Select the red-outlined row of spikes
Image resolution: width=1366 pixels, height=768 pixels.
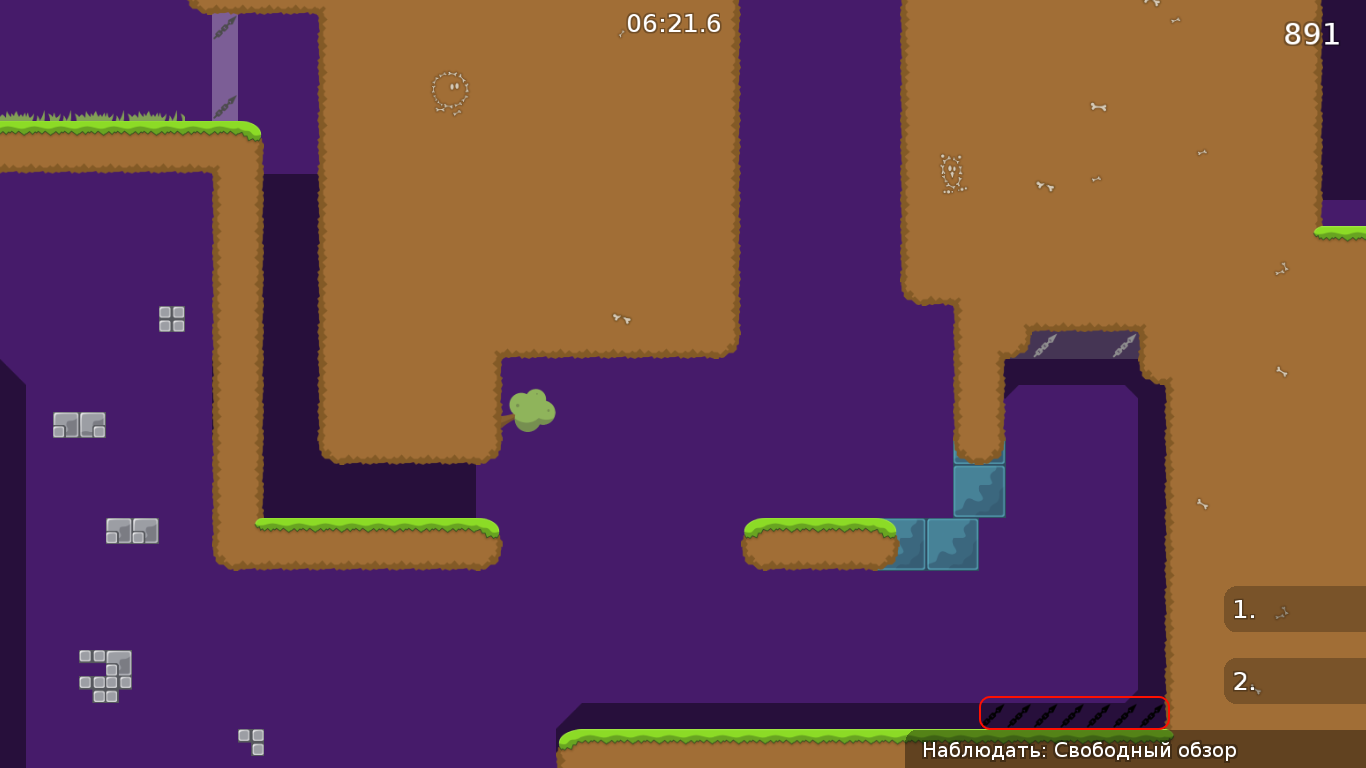(x=1074, y=712)
